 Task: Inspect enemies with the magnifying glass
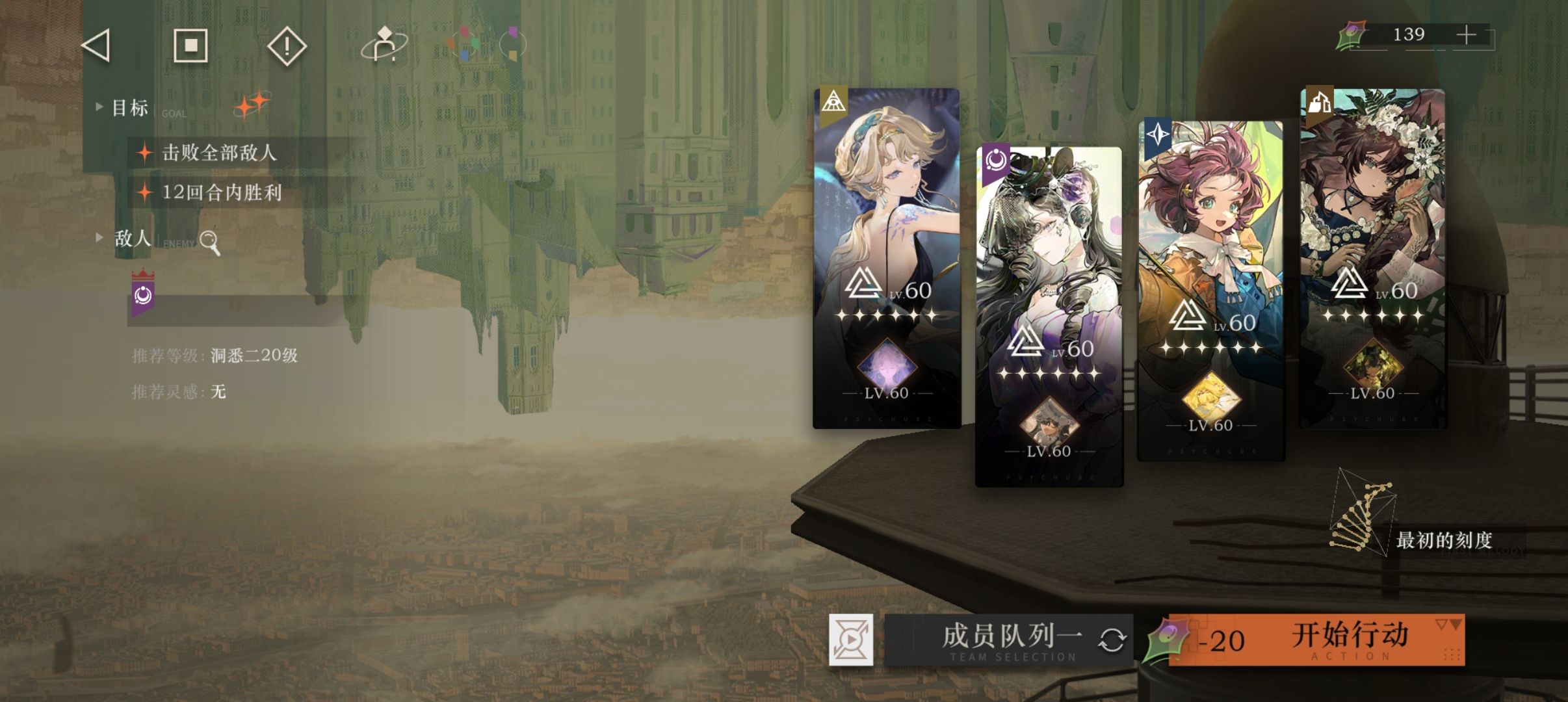coord(210,242)
